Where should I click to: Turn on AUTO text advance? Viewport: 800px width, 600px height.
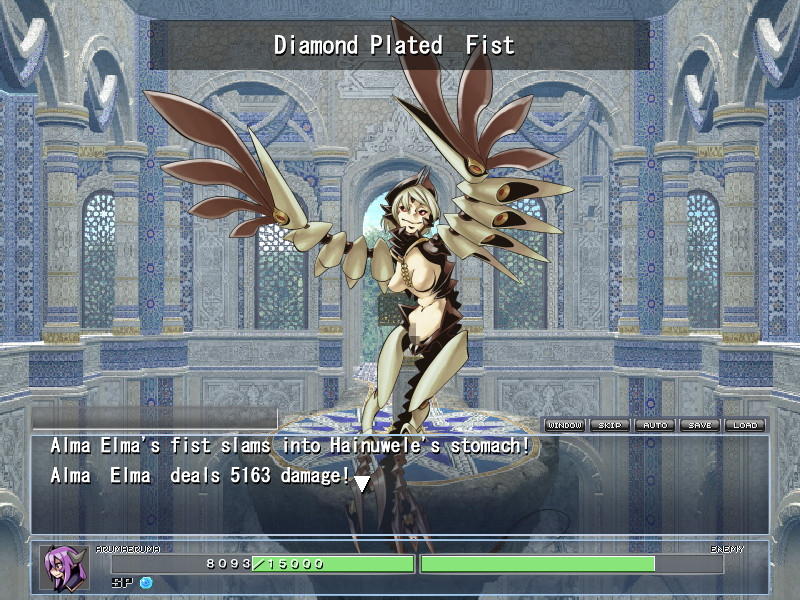pyautogui.click(x=655, y=425)
